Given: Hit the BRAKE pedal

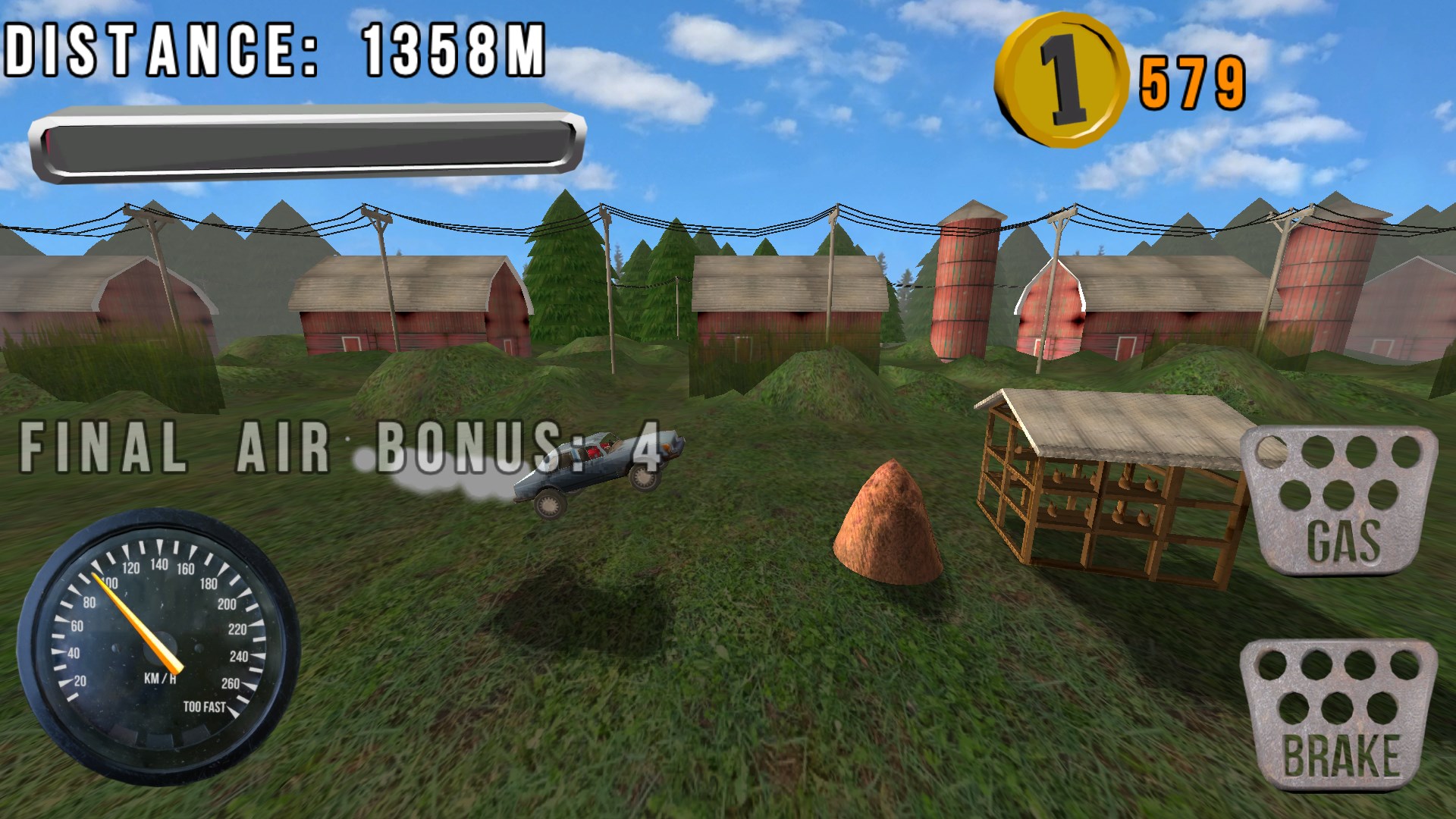Looking at the screenshot, I should (1340, 714).
